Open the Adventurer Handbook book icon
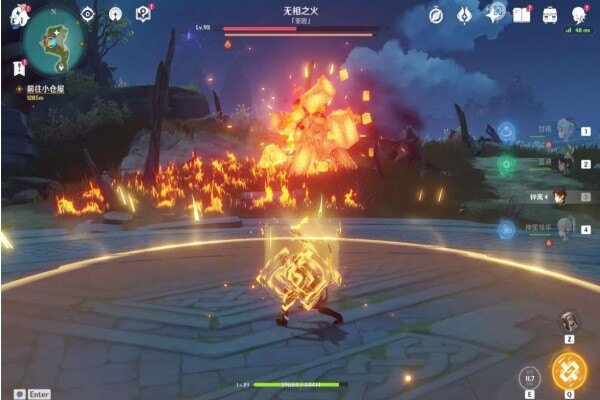The height and width of the screenshot is (400, 600). [x=521, y=15]
